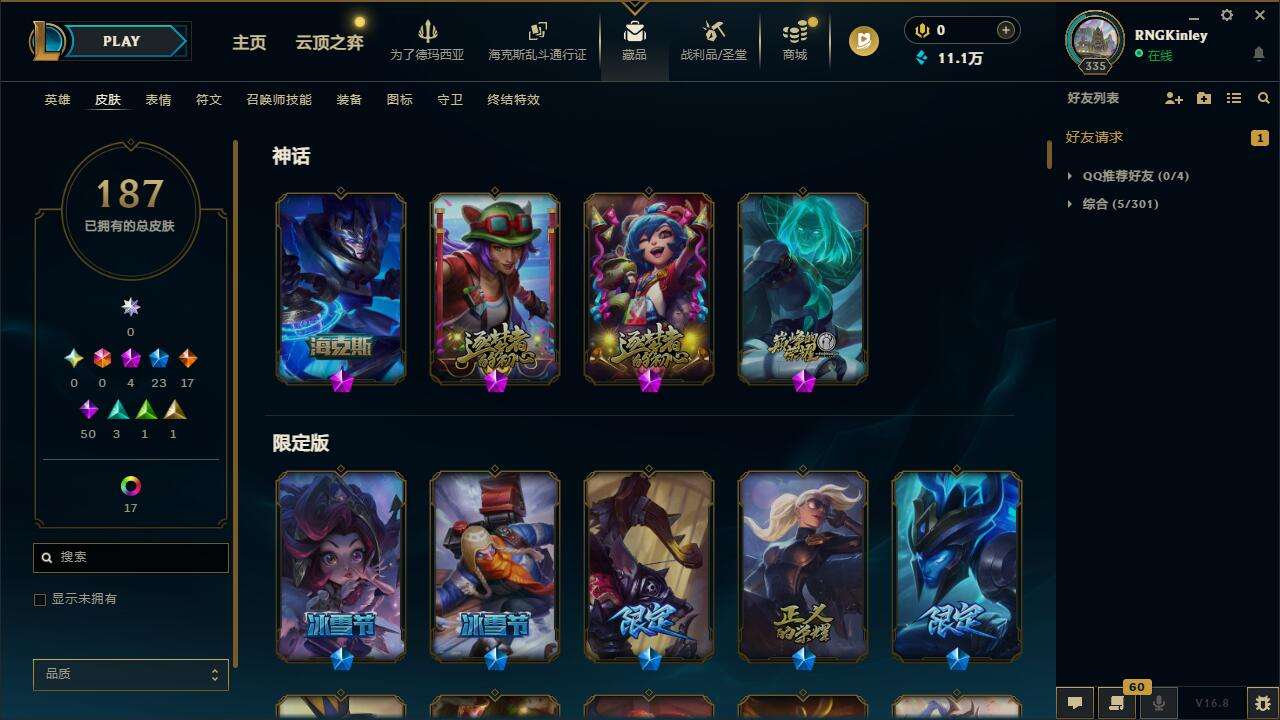Click the add friend icon
Viewport: 1280px width, 720px height.
[x=1172, y=98]
